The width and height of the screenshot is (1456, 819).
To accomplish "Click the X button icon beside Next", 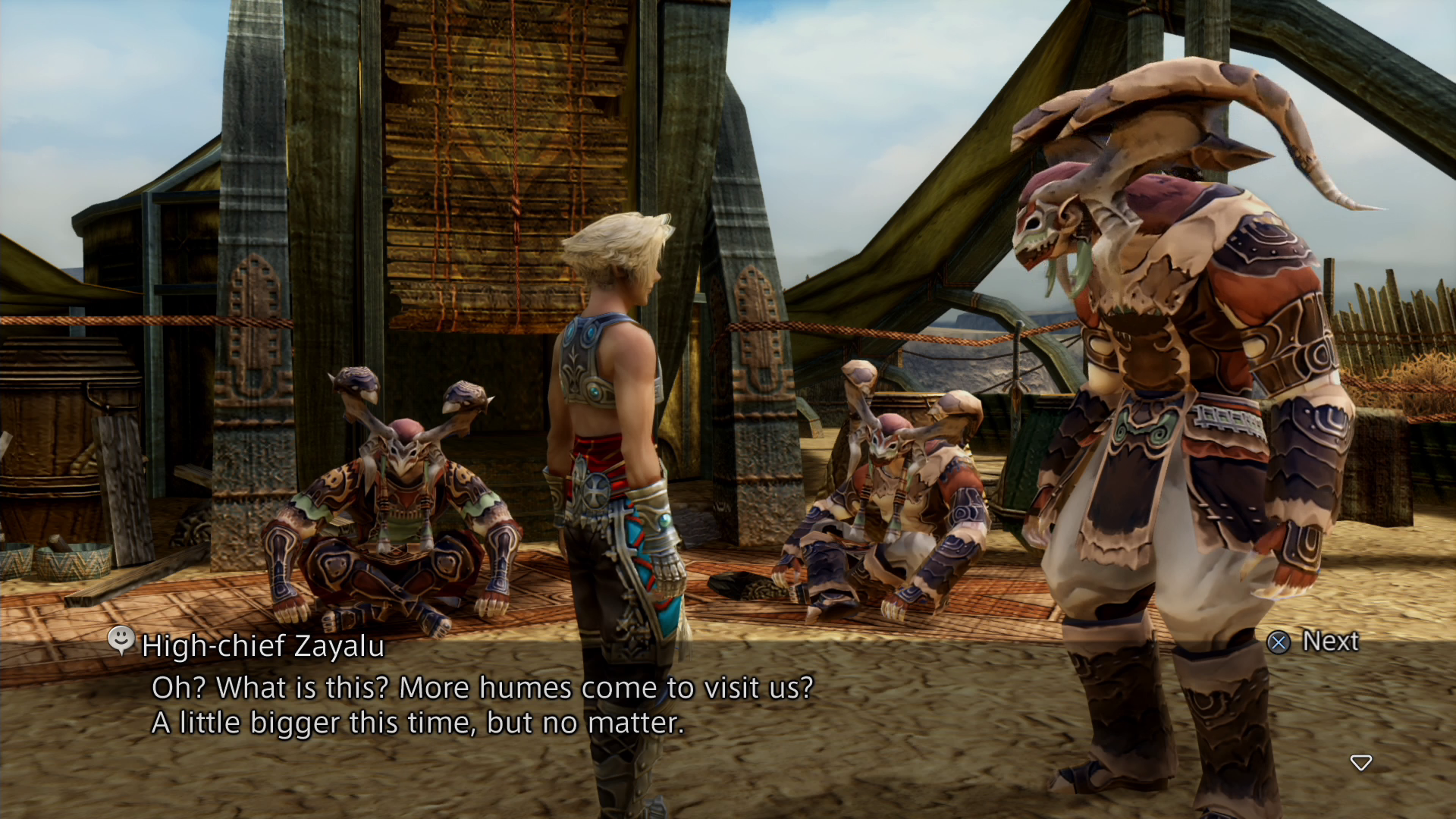I will pos(1279,642).
